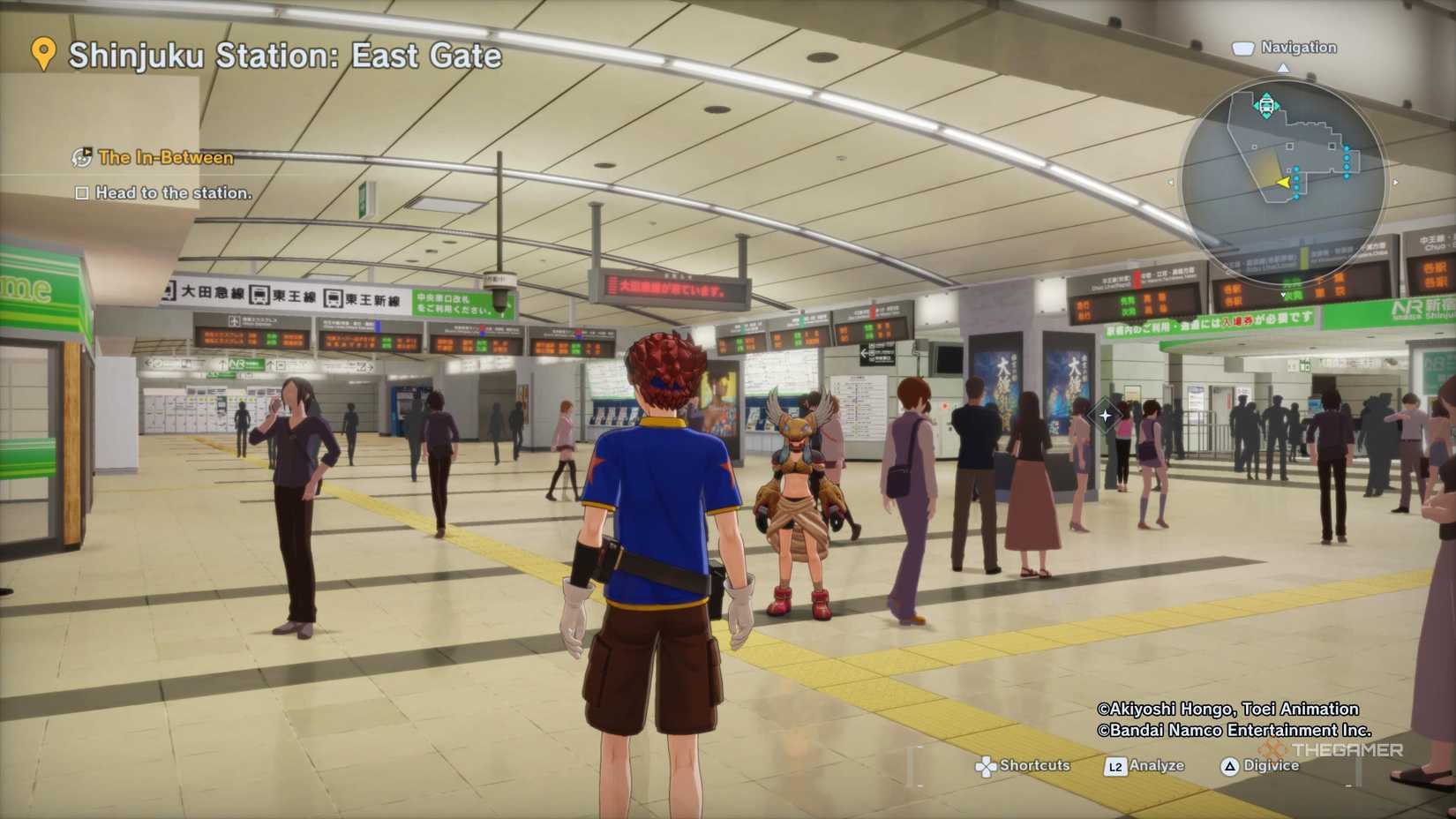Click the yellow player arrow on the minimap

pos(1284,182)
